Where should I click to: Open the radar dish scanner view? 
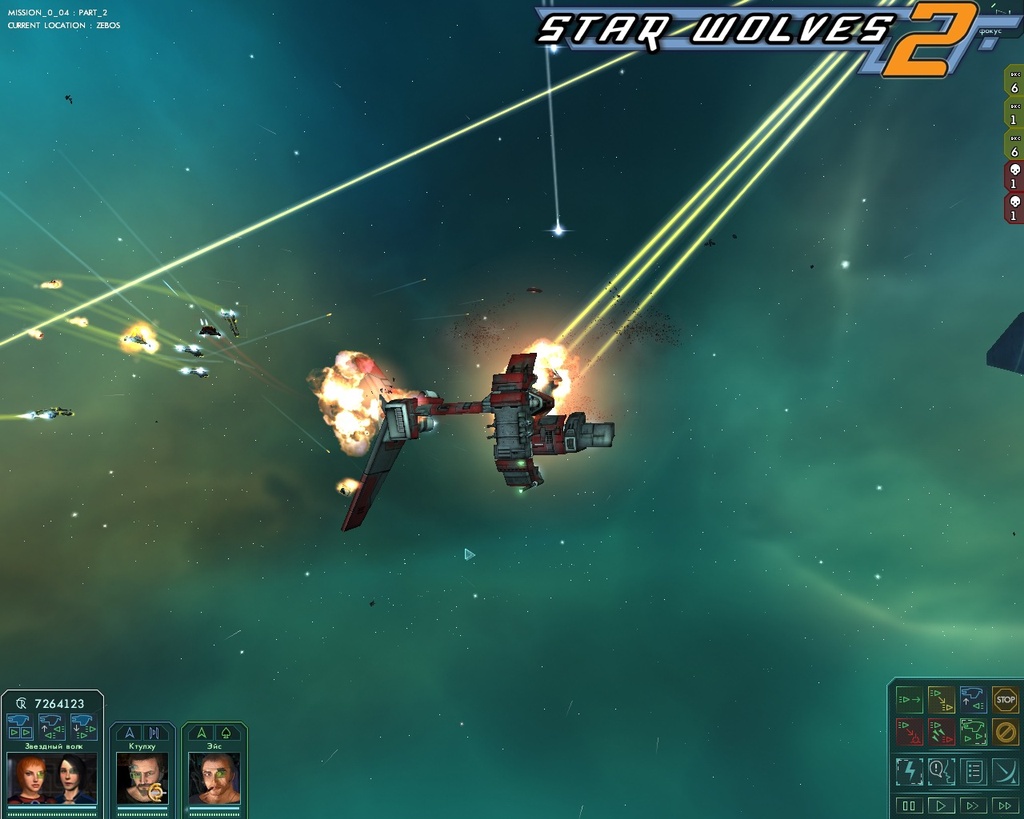1005,771
